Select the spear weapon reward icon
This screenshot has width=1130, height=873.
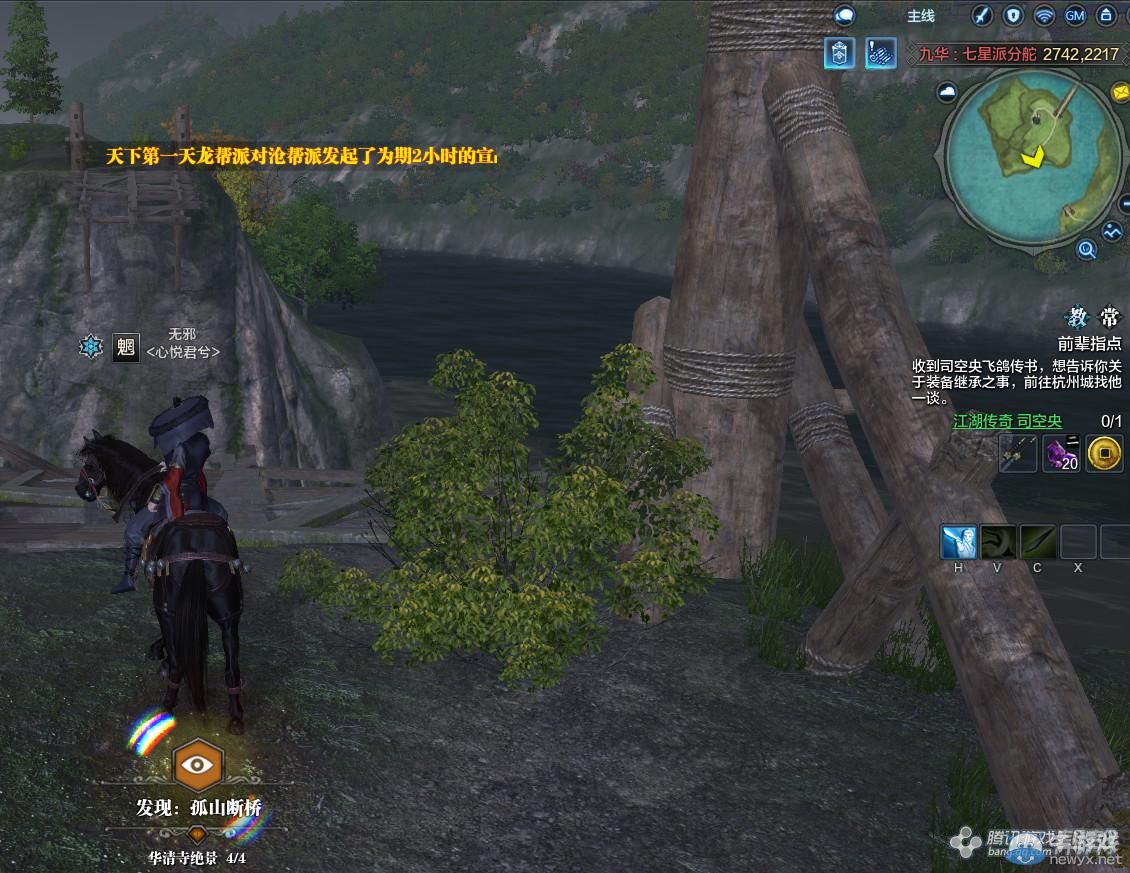pos(1016,454)
